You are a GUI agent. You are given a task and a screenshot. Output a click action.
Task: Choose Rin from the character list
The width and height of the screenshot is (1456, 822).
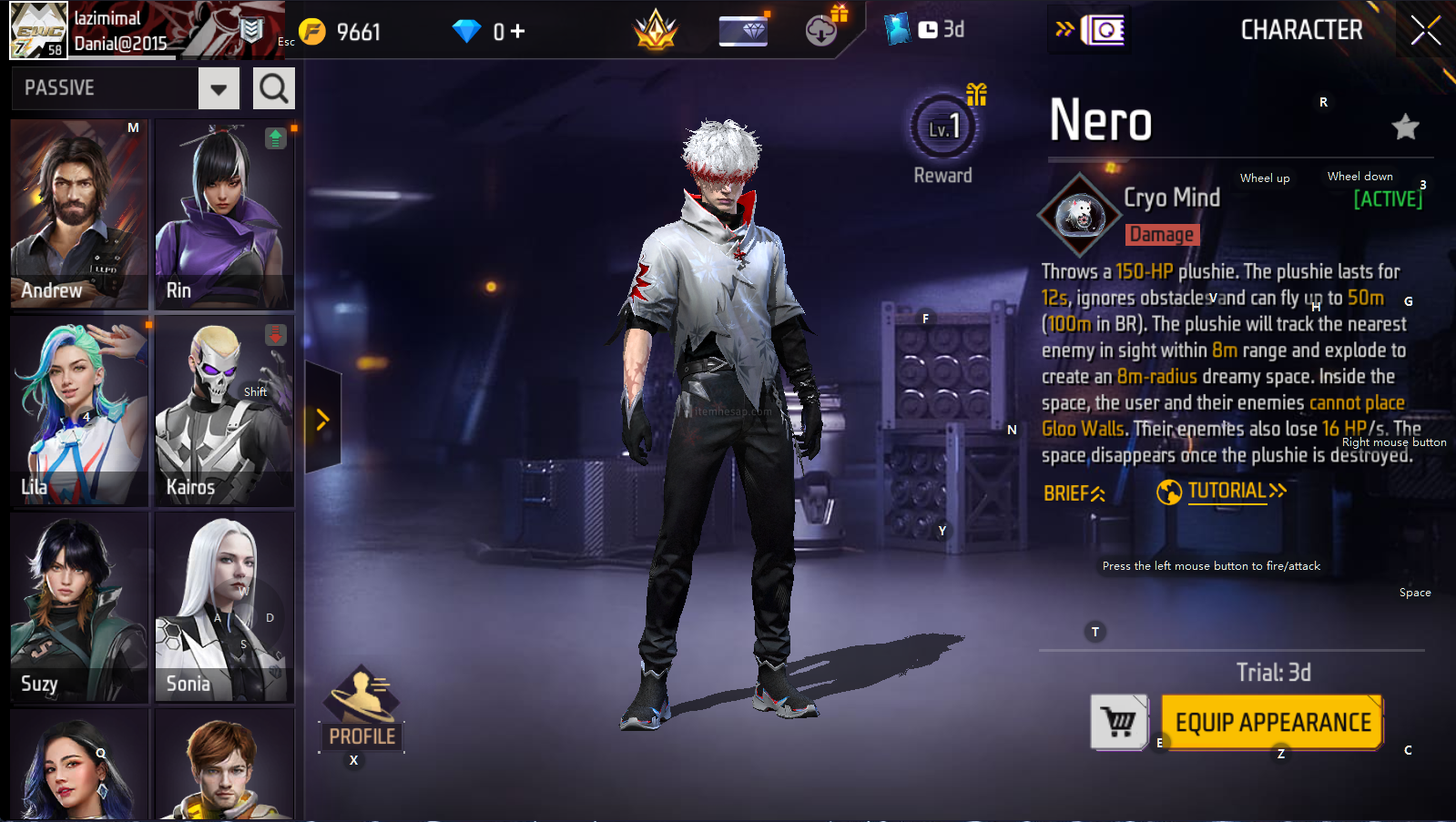click(x=224, y=213)
